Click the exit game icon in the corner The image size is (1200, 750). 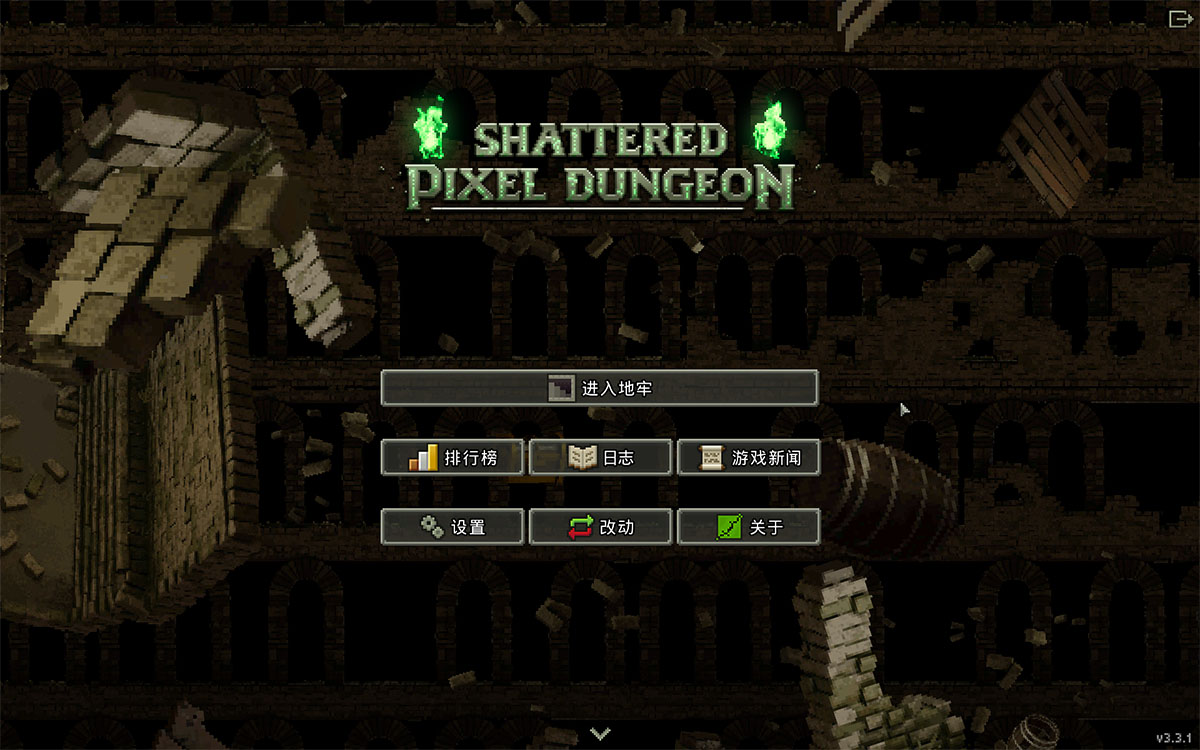point(1178,18)
